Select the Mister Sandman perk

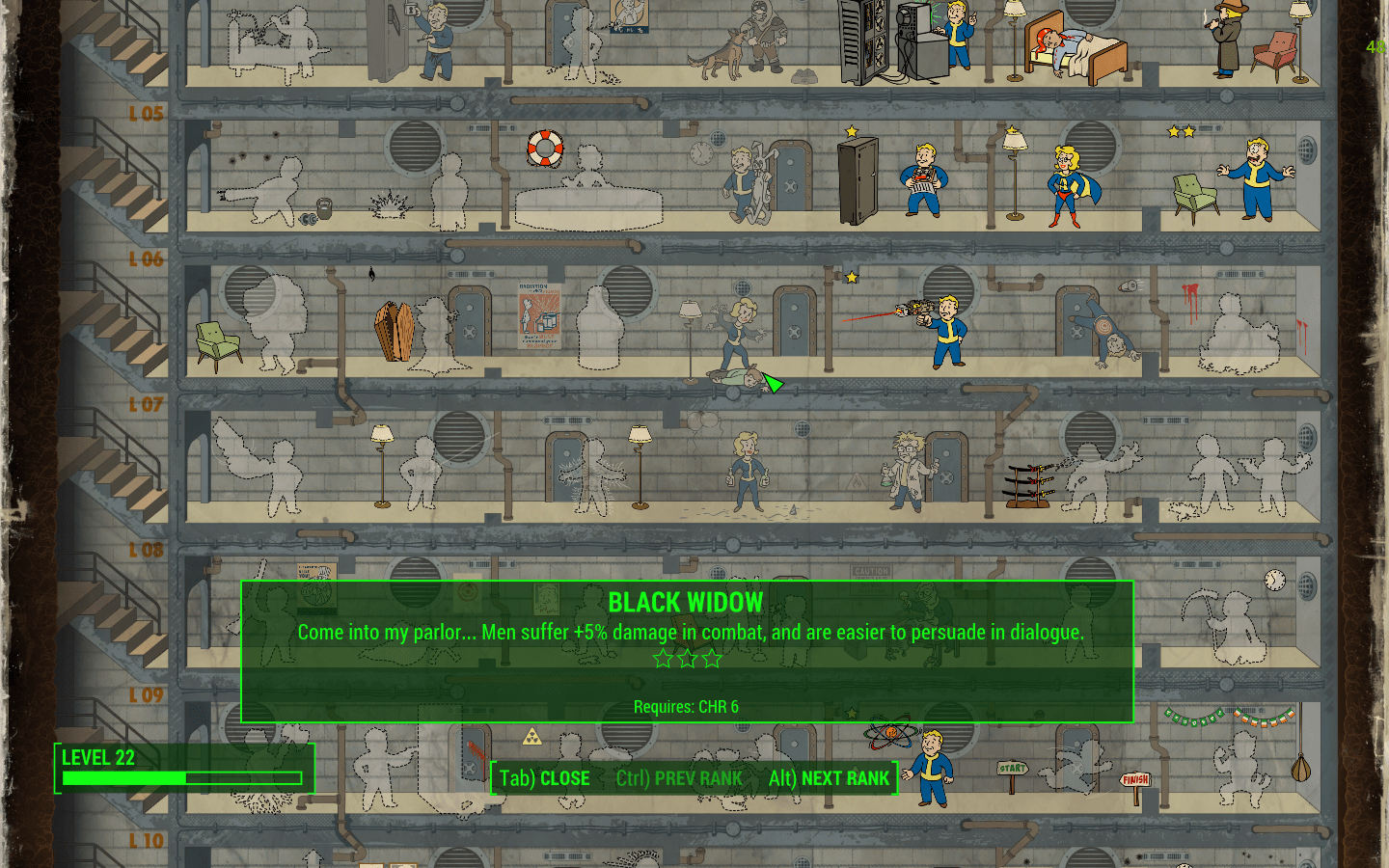pyautogui.click(x=1070, y=50)
